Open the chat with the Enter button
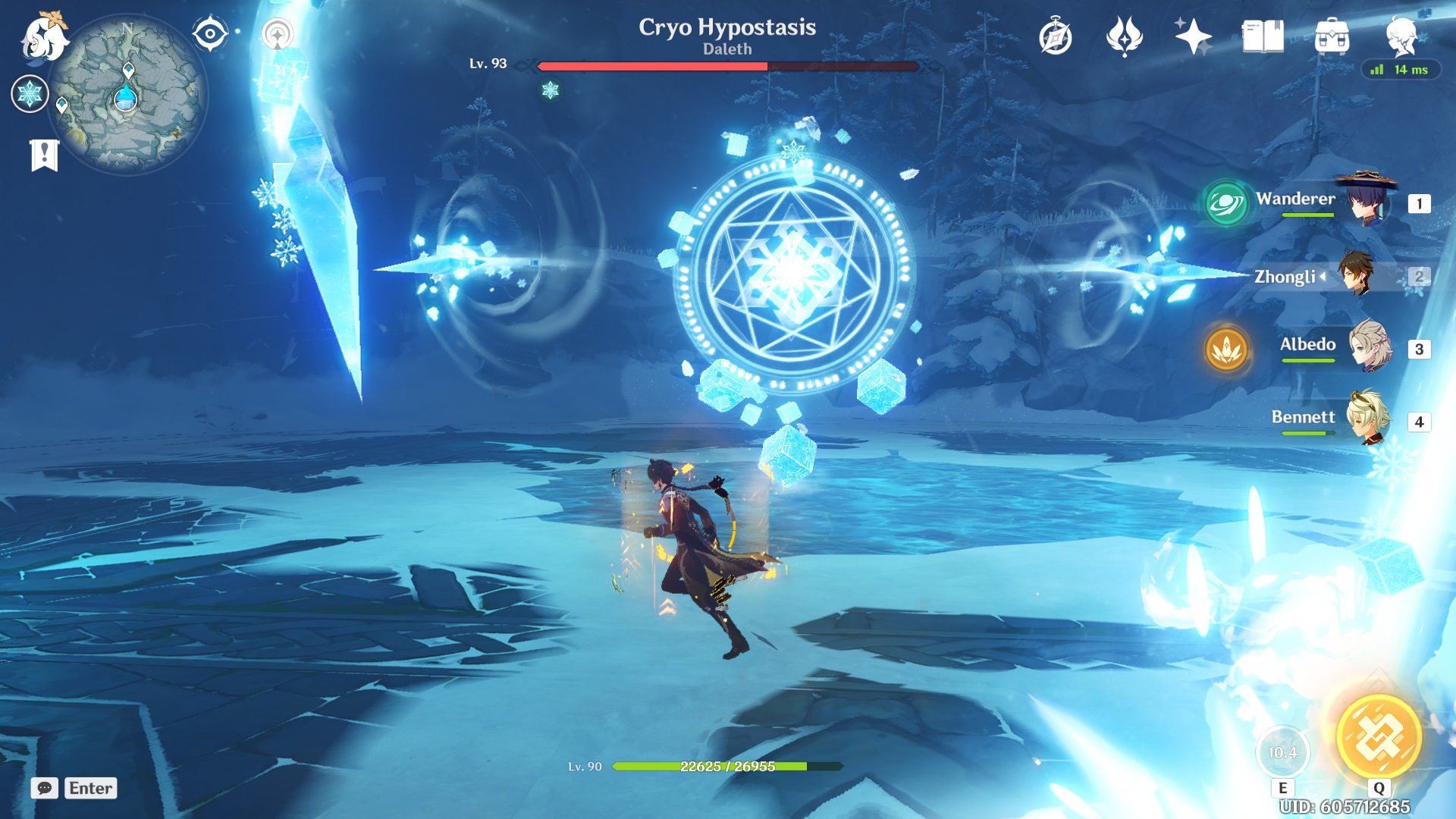 [90, 789]
